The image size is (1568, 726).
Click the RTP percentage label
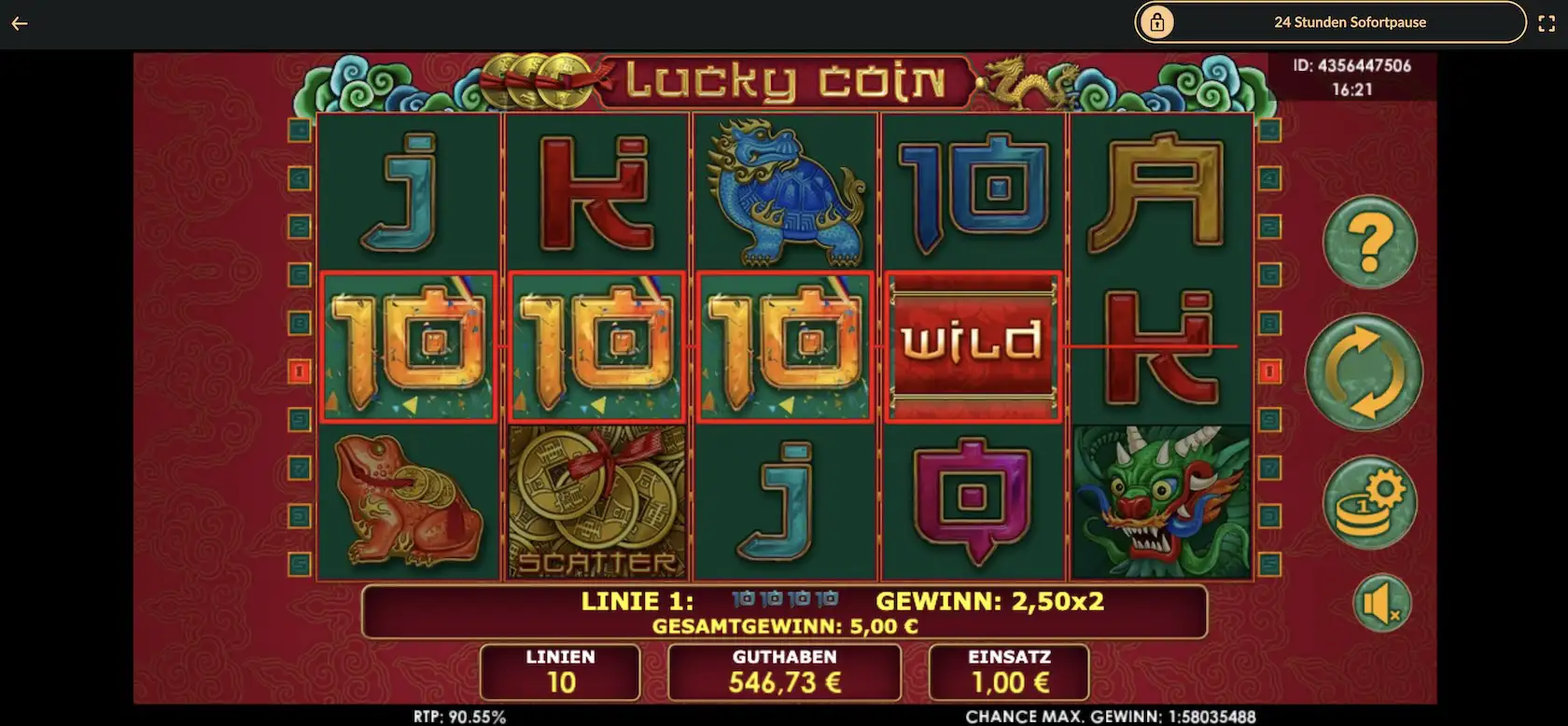[x=458, y=717]
